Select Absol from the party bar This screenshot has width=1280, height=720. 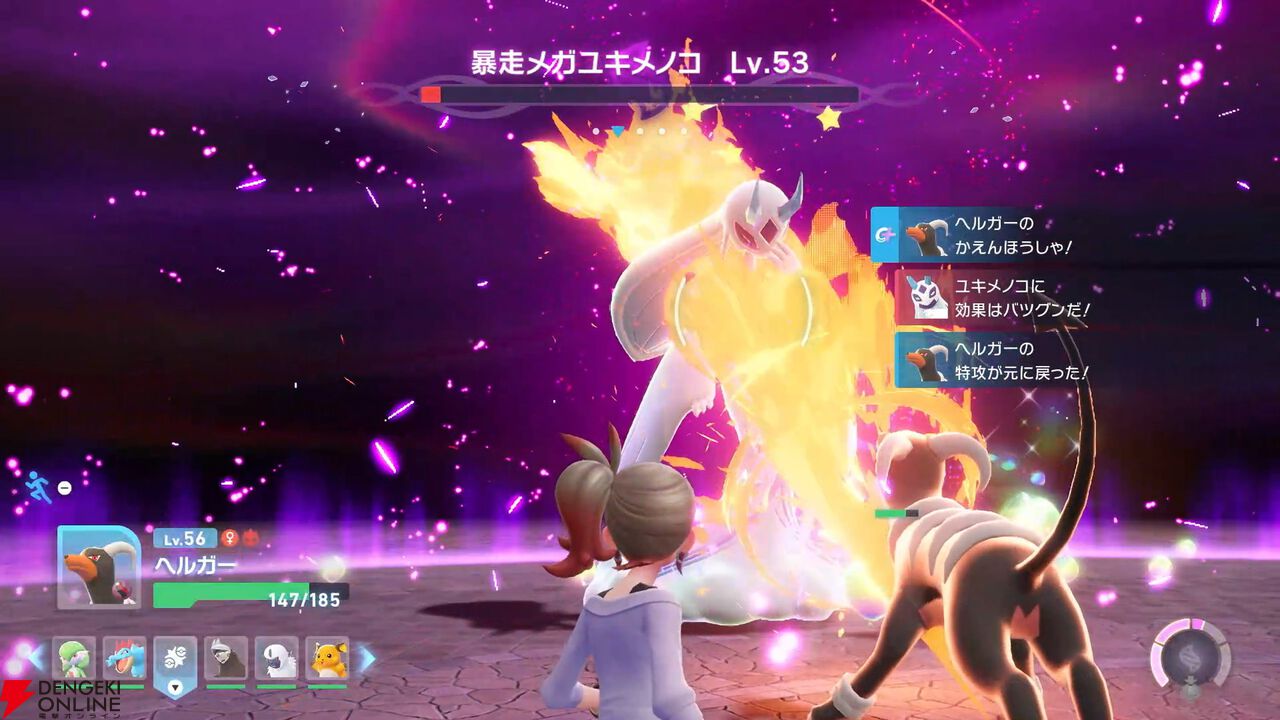pos(277,658)
